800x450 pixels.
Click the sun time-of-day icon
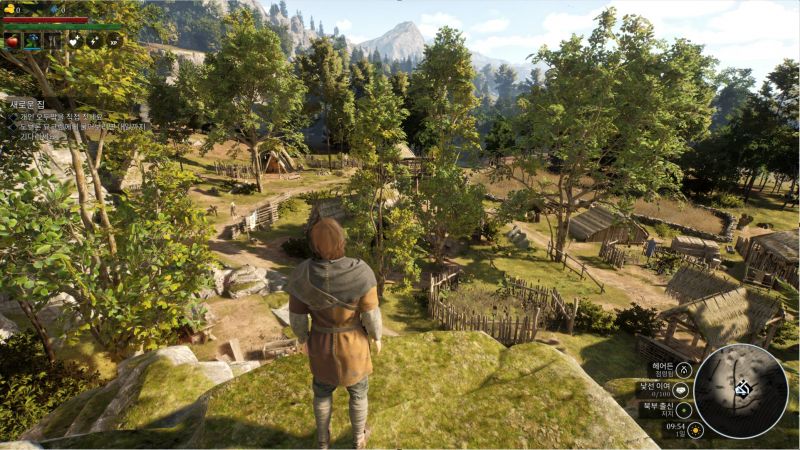pyautogui.click(x=695, y=429)
